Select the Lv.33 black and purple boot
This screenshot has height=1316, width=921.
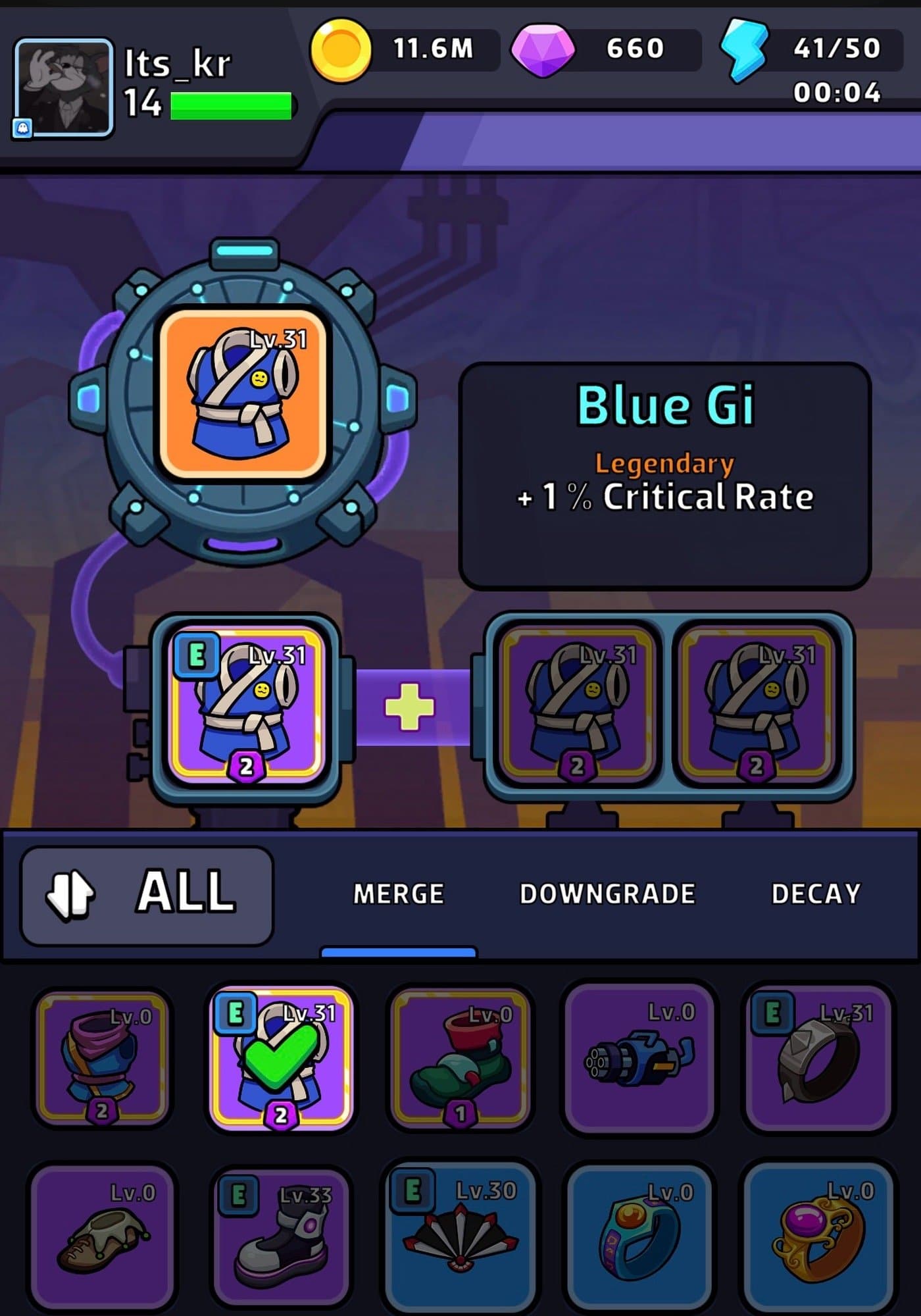click(x=281, y=1237)
